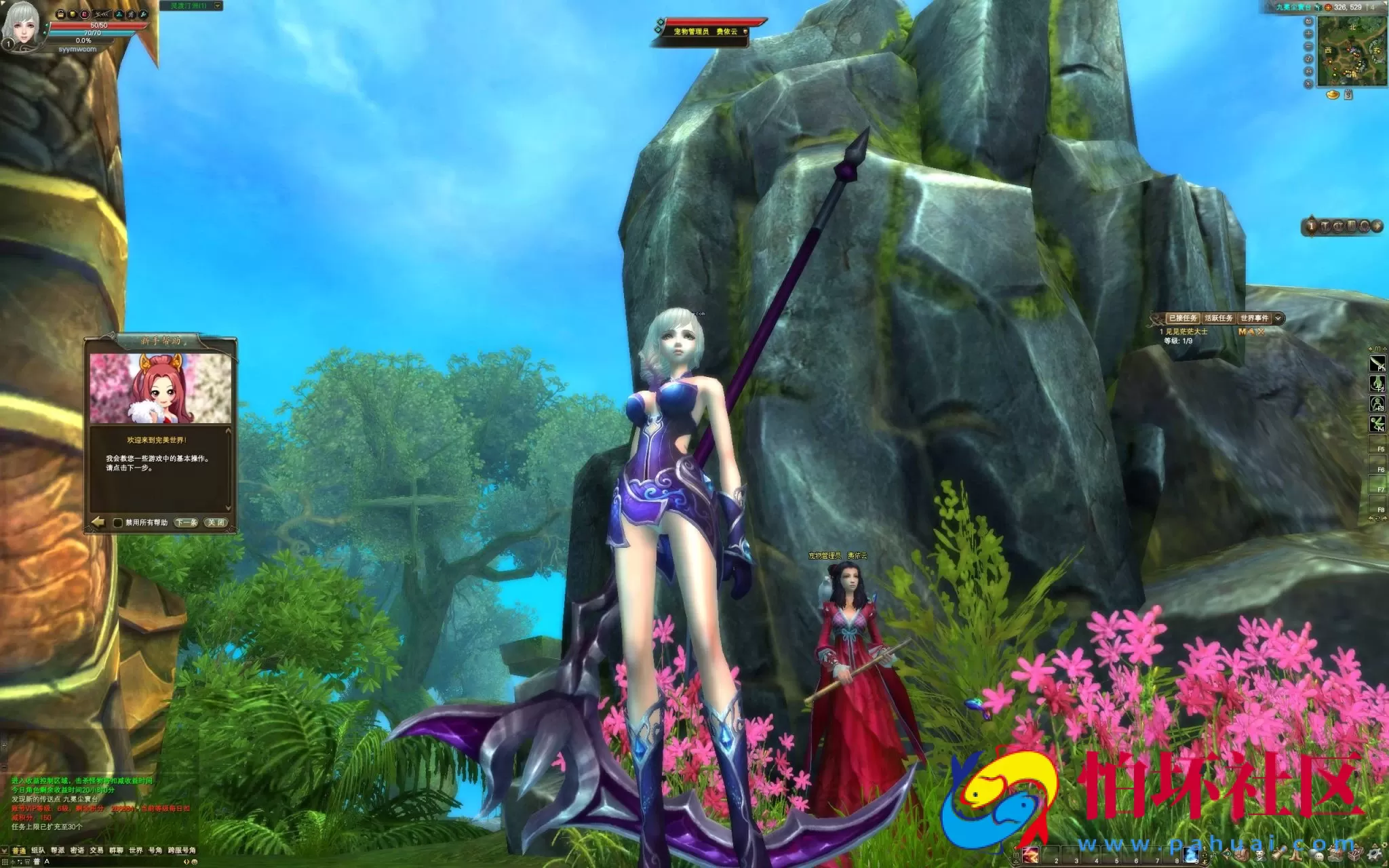Open the 世界事件 quest tracker tab
This screenshot has height=868, width=1389.
click(1254, 318)
